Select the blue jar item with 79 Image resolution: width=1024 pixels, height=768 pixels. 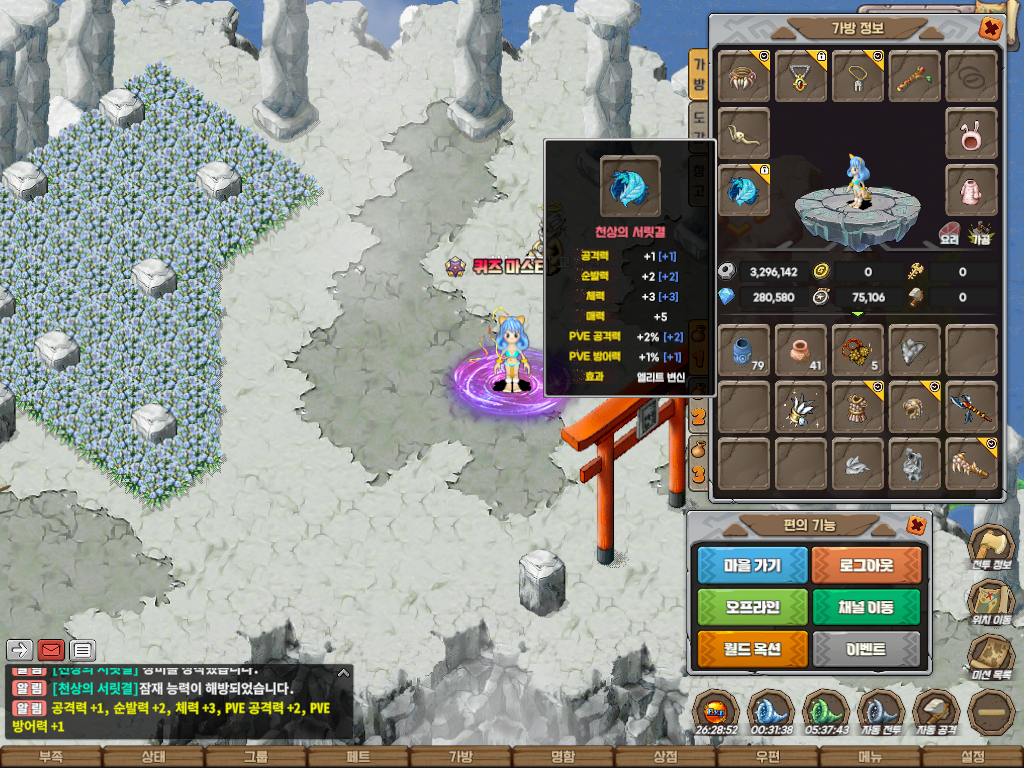tap(745, 350)
